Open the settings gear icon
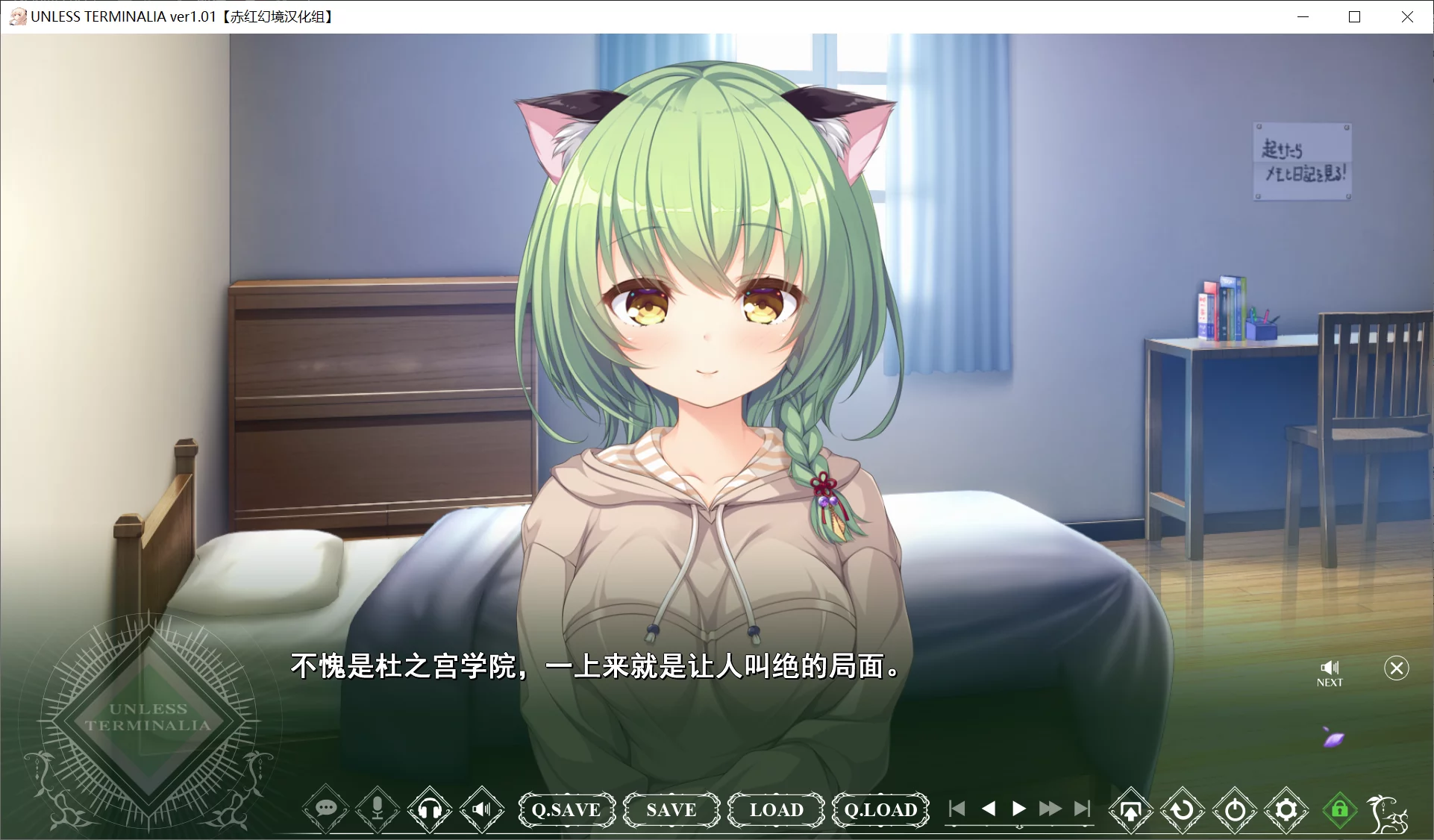This screenshot has height=840, width=1434. pos(1286,810)
